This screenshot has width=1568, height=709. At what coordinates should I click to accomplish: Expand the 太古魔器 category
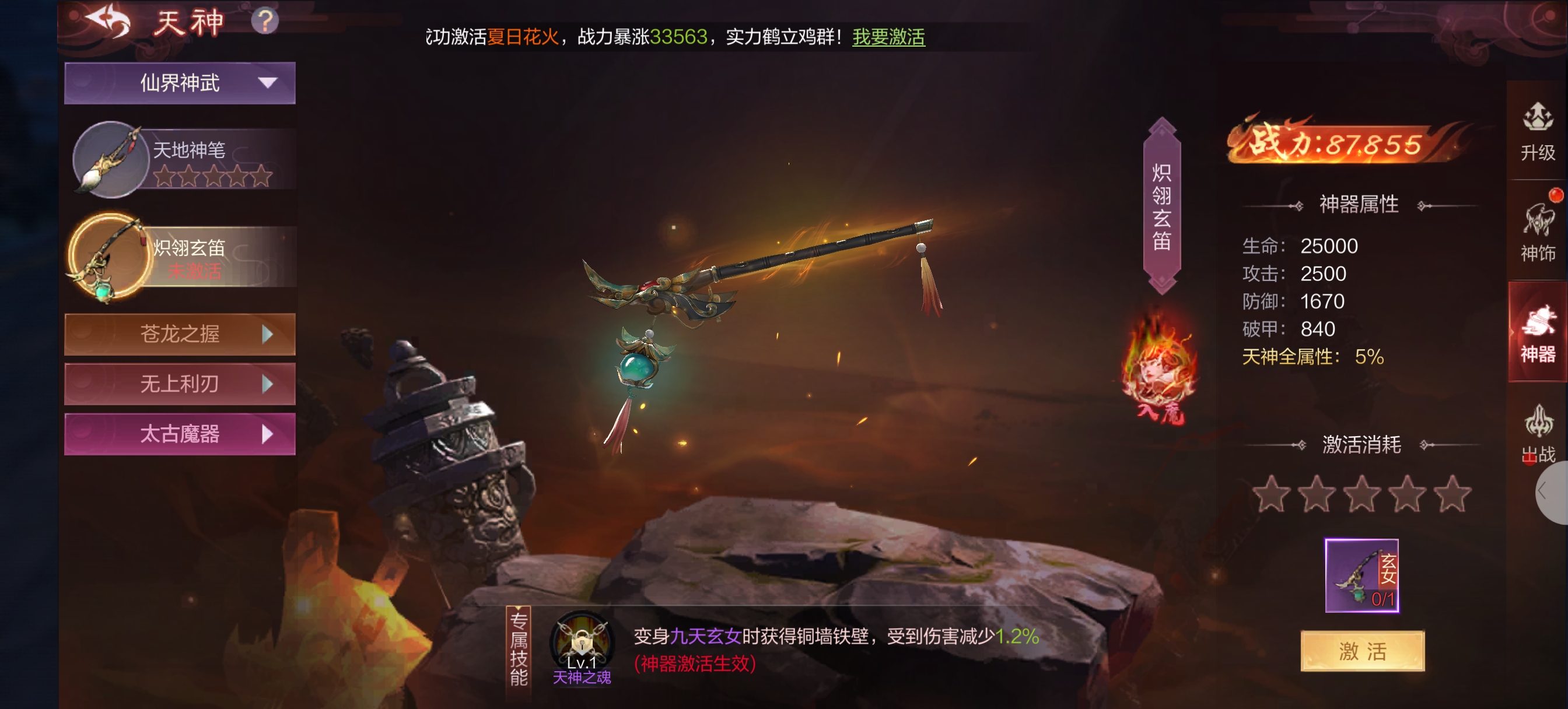pyautogui.click(x=180, y=434)
